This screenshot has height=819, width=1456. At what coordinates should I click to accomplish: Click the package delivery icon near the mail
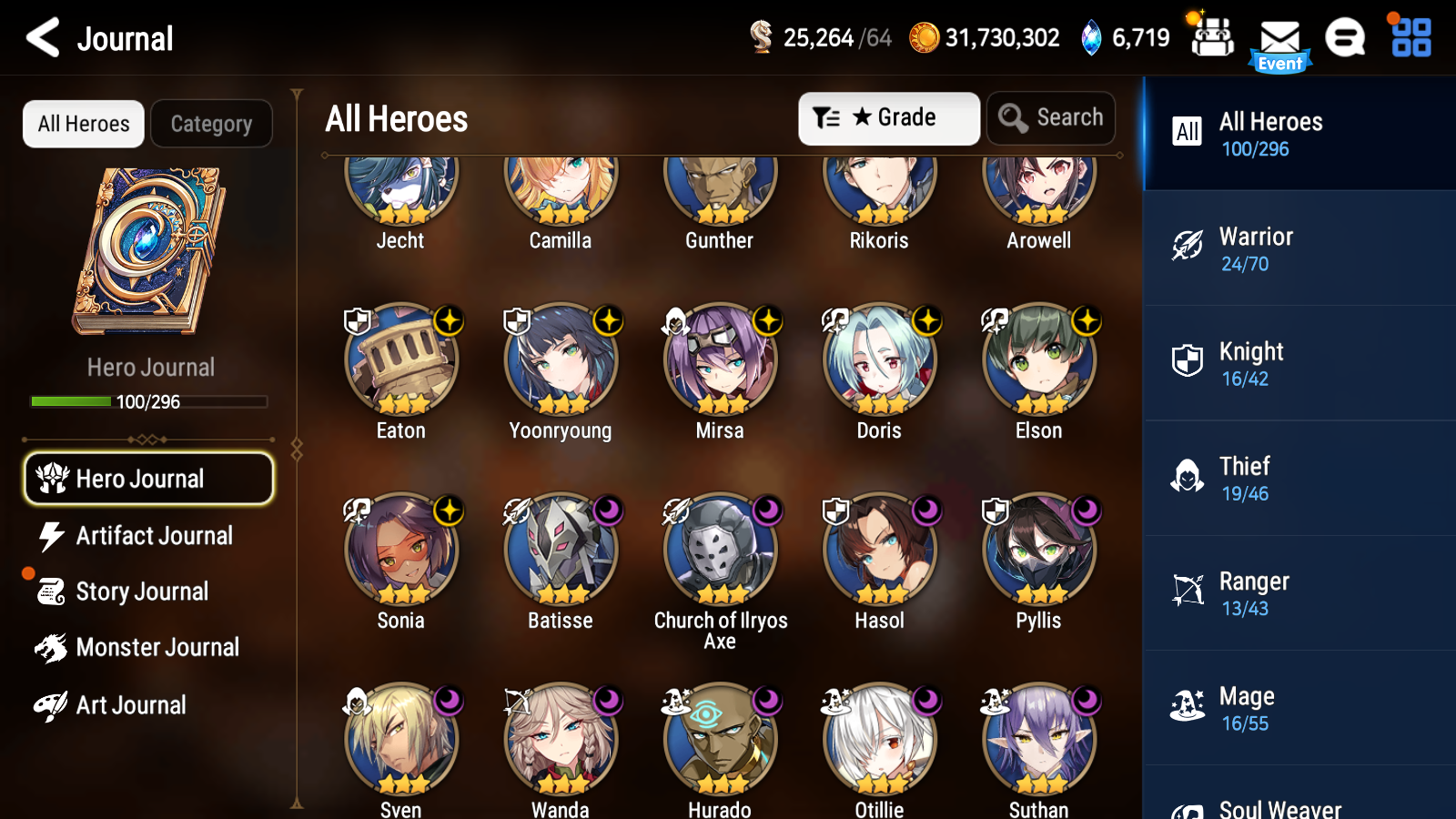tap(1212, 38)
